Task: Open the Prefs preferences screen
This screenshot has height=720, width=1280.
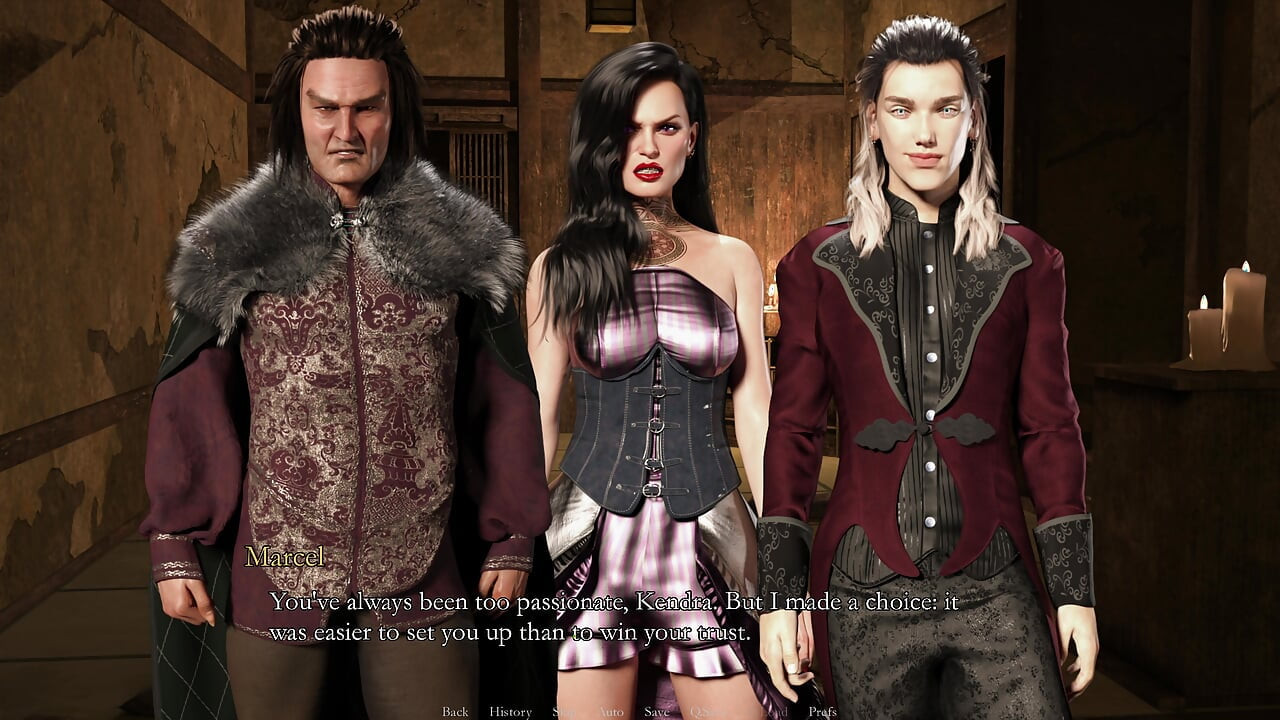Action: click(x=822, y=711)
